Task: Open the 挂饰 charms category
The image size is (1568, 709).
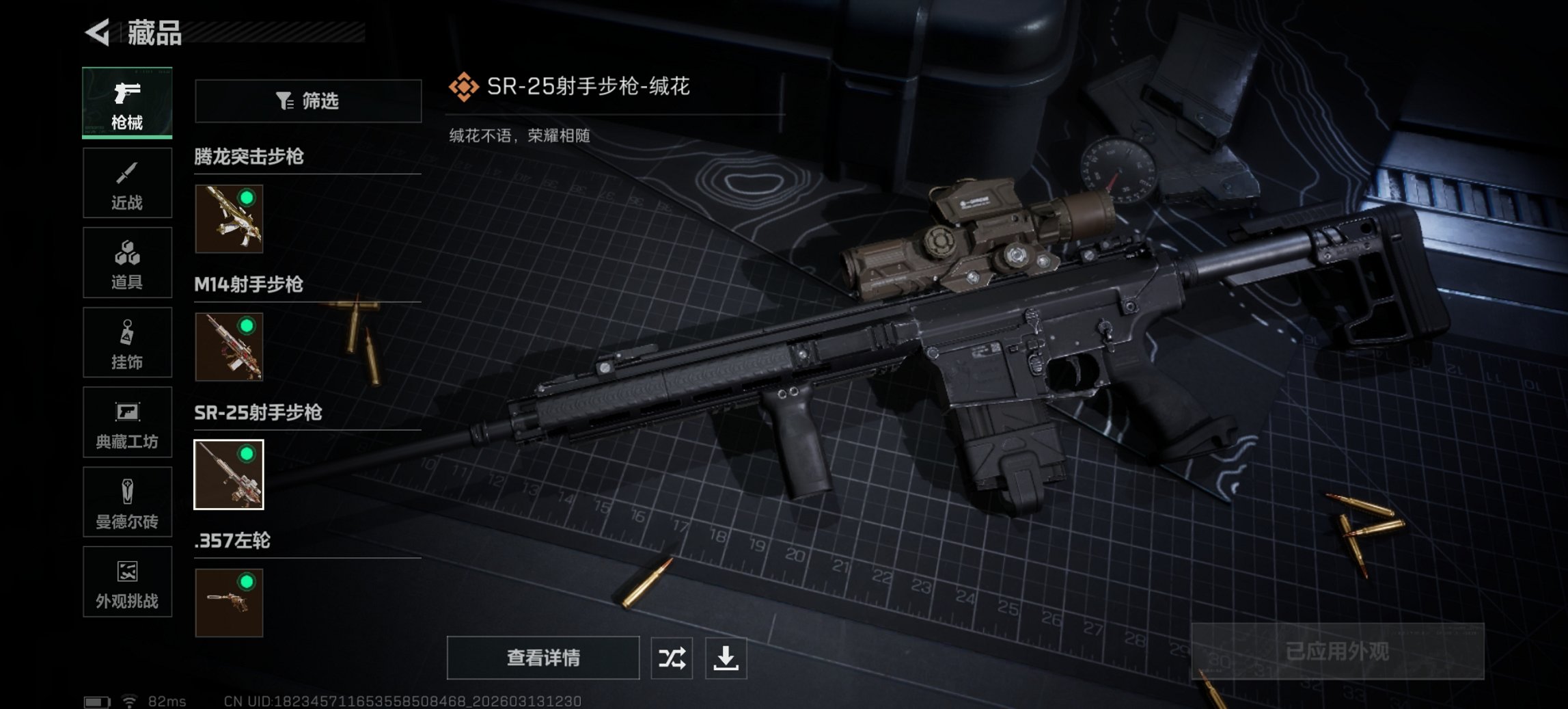Action: [127, 343]
